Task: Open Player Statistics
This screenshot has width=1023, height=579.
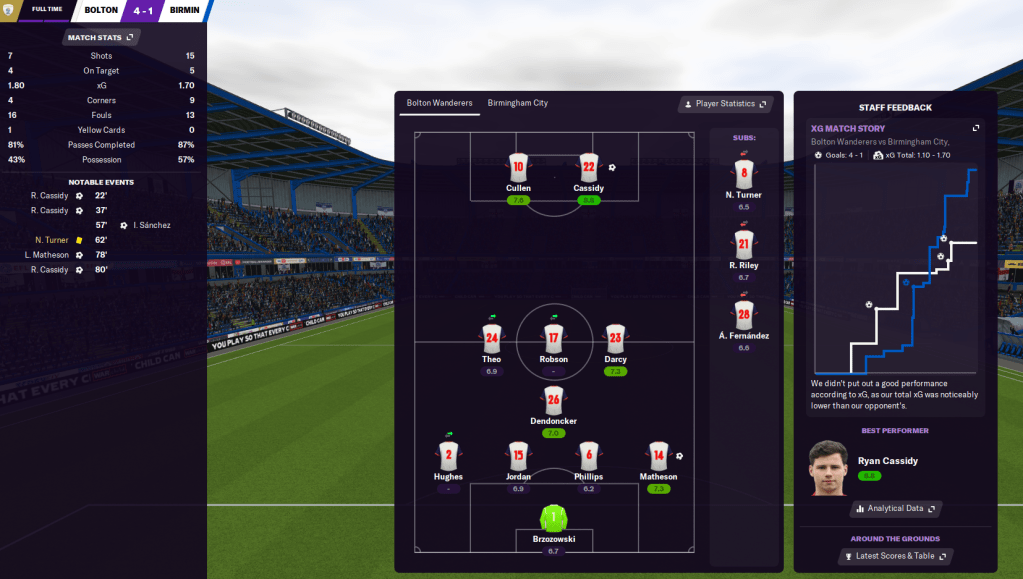Action: tap(726, 104)
